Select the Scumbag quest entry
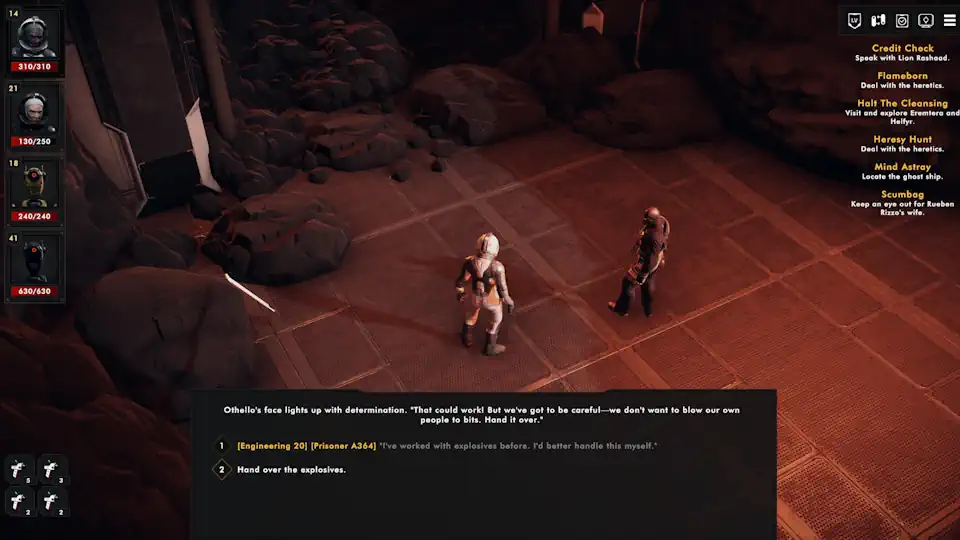Viewport: 960px width, 540px height. (x=902, y=194)
